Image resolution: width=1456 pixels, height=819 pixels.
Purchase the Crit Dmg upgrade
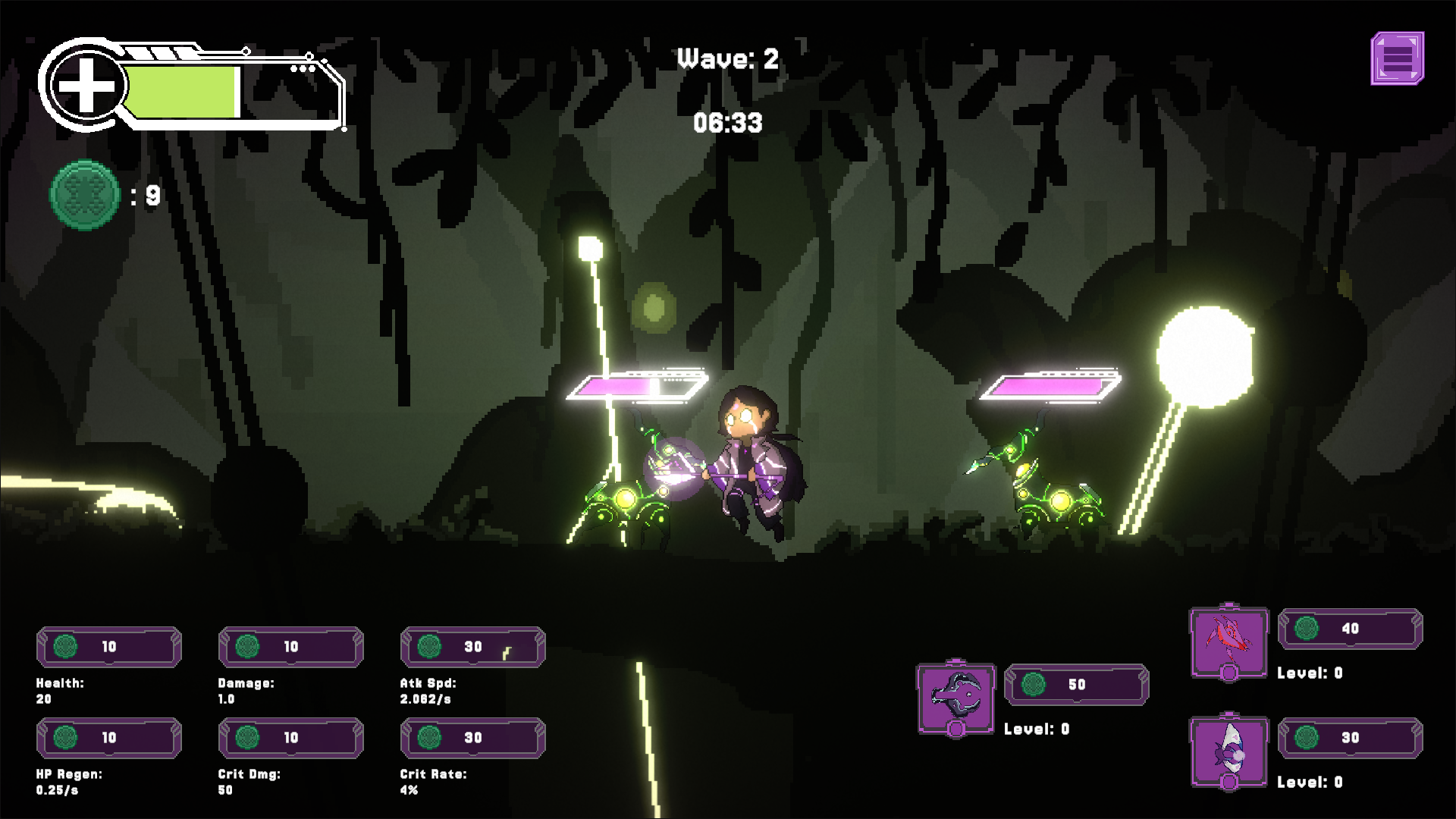pos(291,738)
